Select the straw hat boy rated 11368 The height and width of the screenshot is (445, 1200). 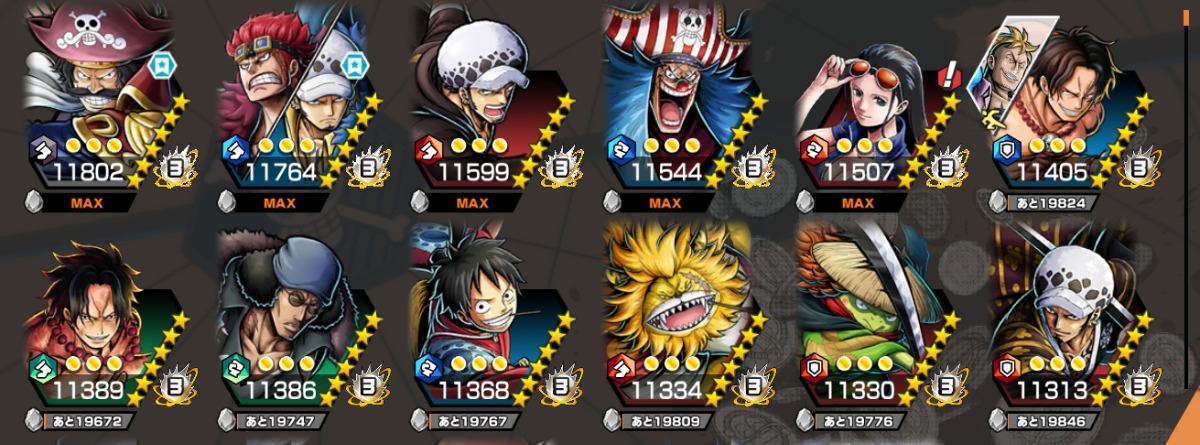(490, 325)
